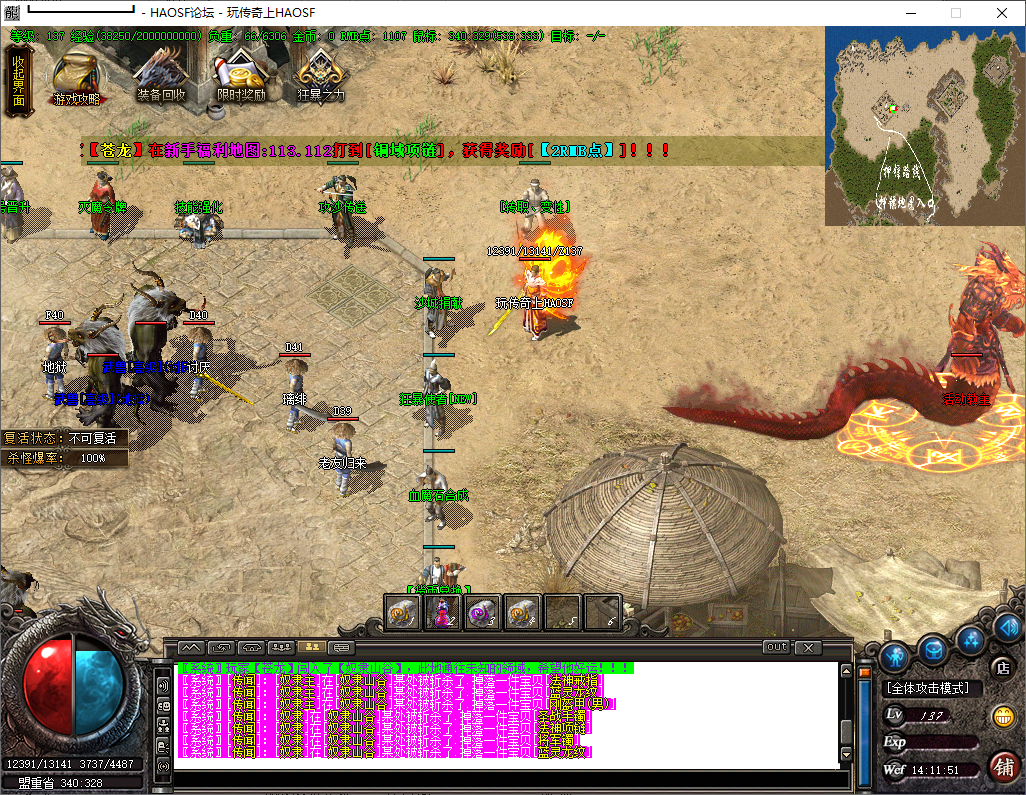1026x795 pixels.
Task: Use the red potion in hotbar slot 2
Action: coord(442,612)
